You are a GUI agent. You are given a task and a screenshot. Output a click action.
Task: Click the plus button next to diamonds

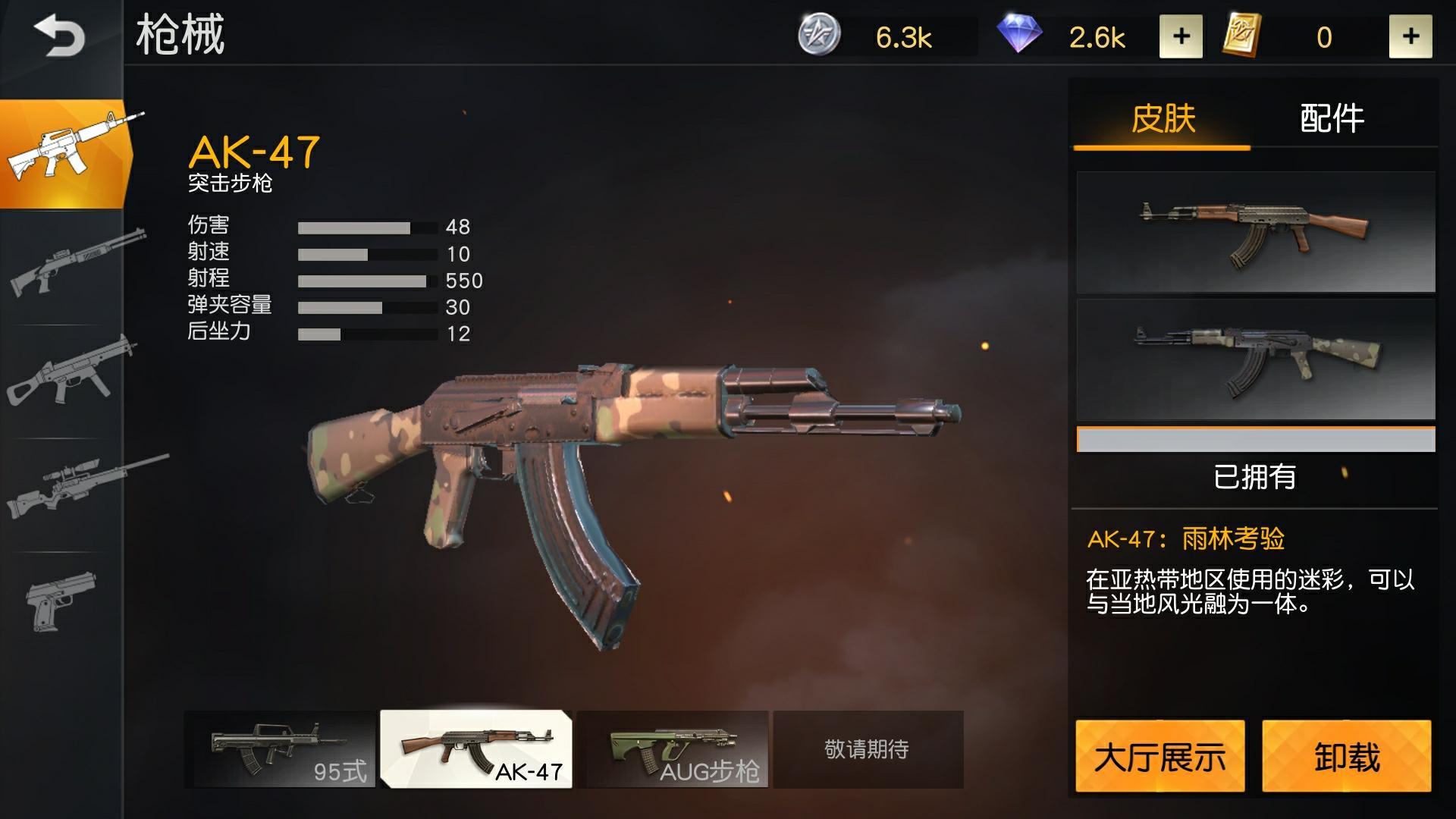pos(1181,35)
